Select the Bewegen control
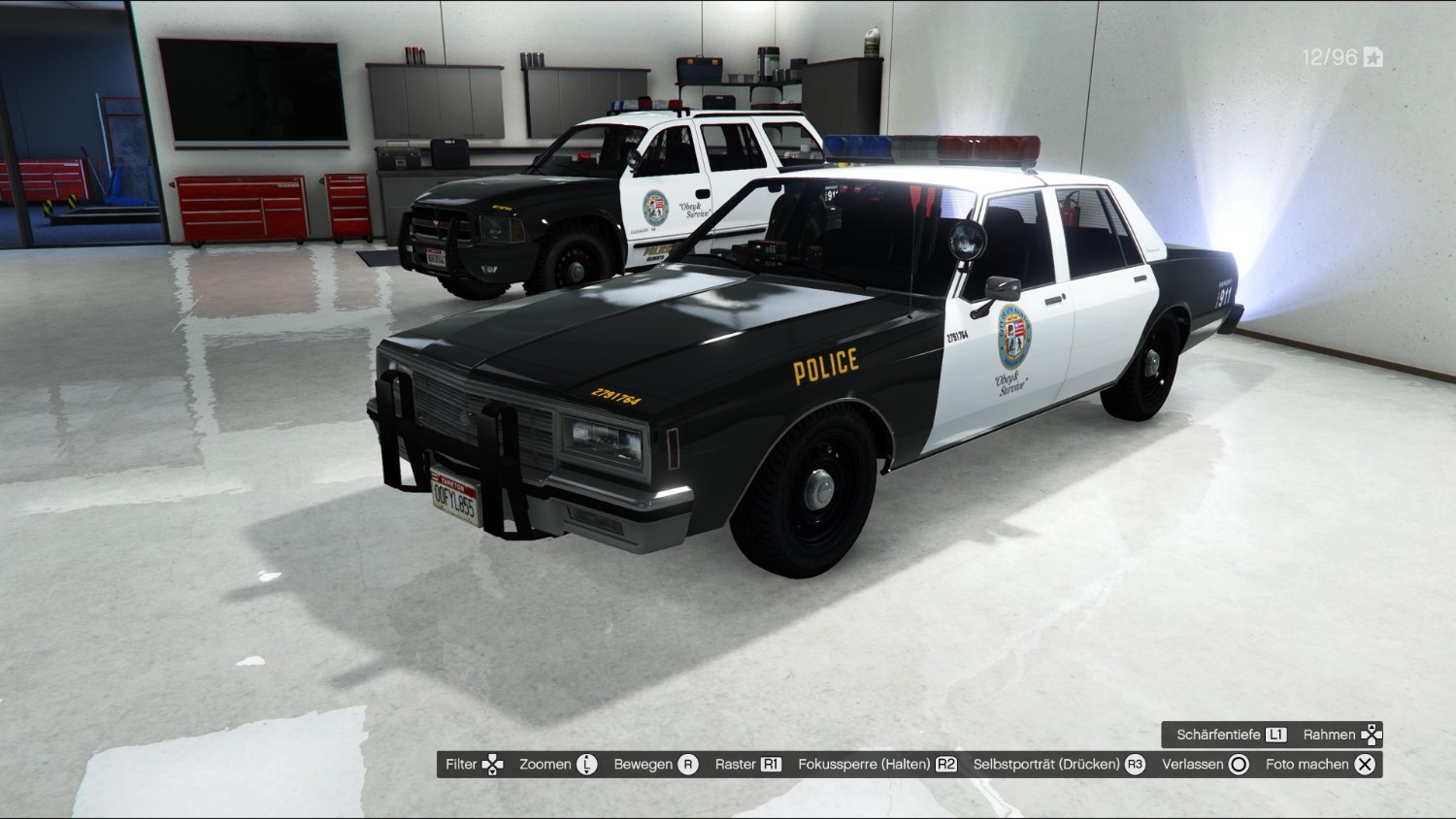This screenshot has height=819, width=1456. [x=655, y=765]
